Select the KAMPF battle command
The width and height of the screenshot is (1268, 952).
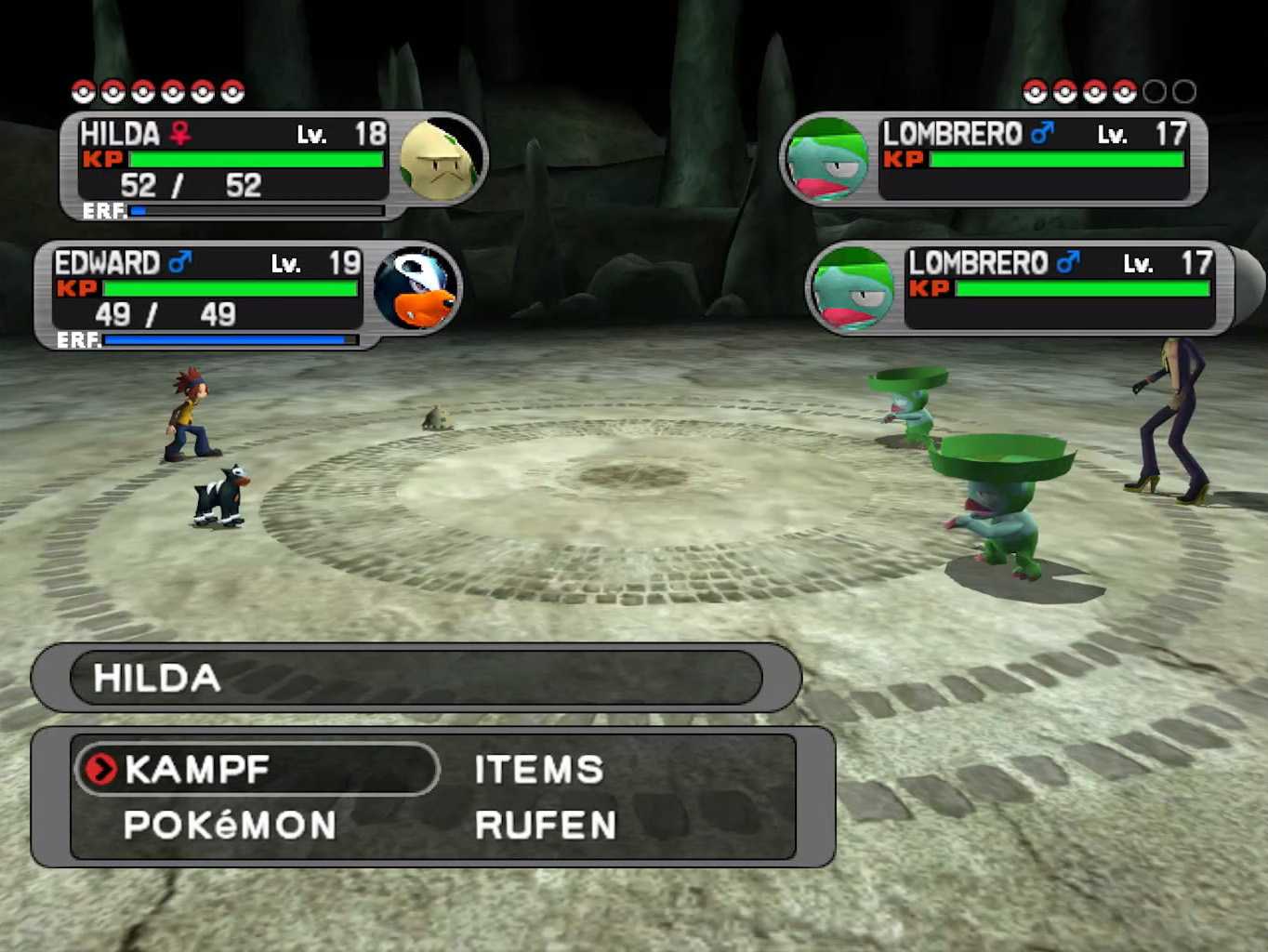[197, 770]
